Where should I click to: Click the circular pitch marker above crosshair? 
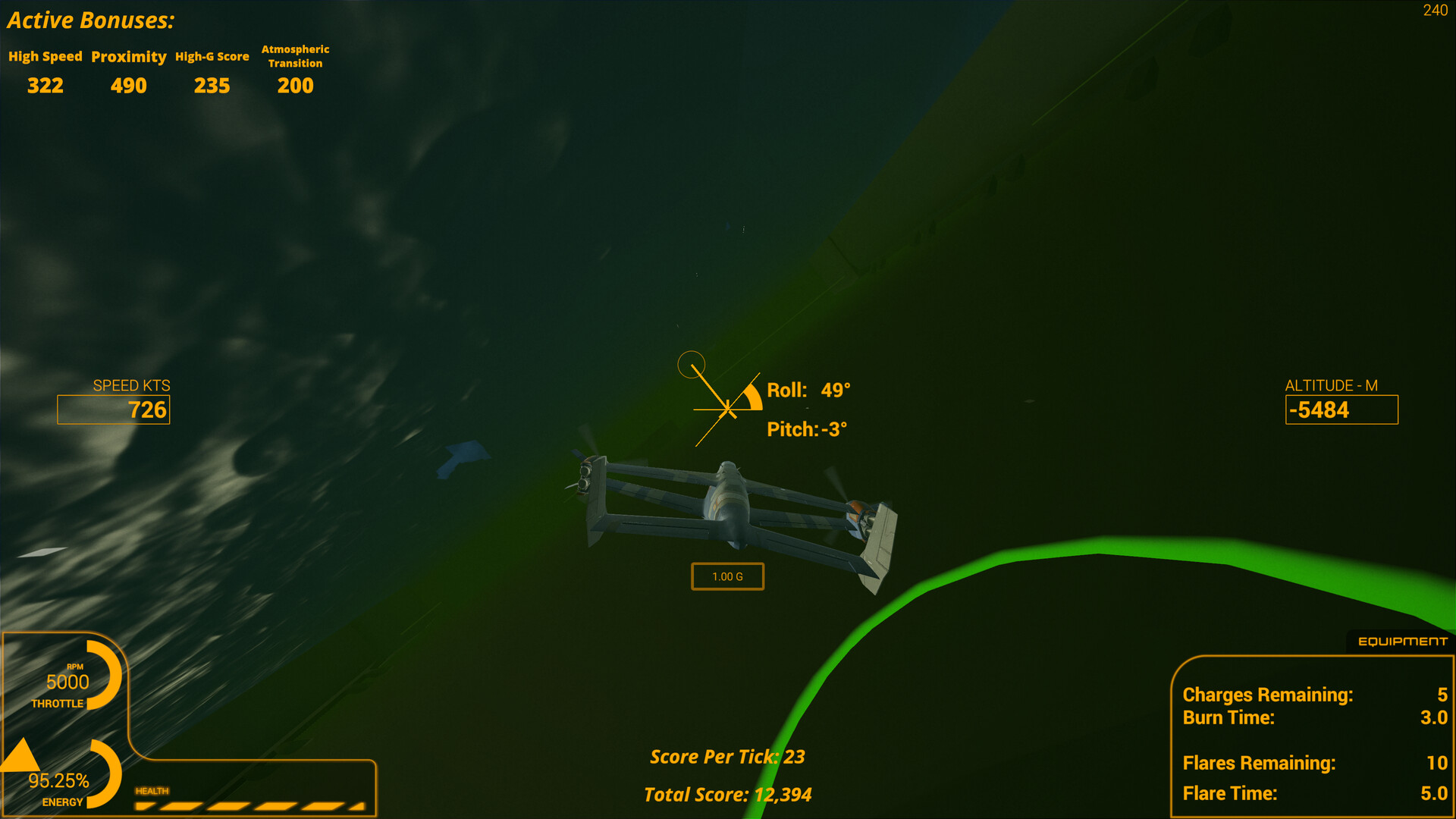(x=692, y=364)
